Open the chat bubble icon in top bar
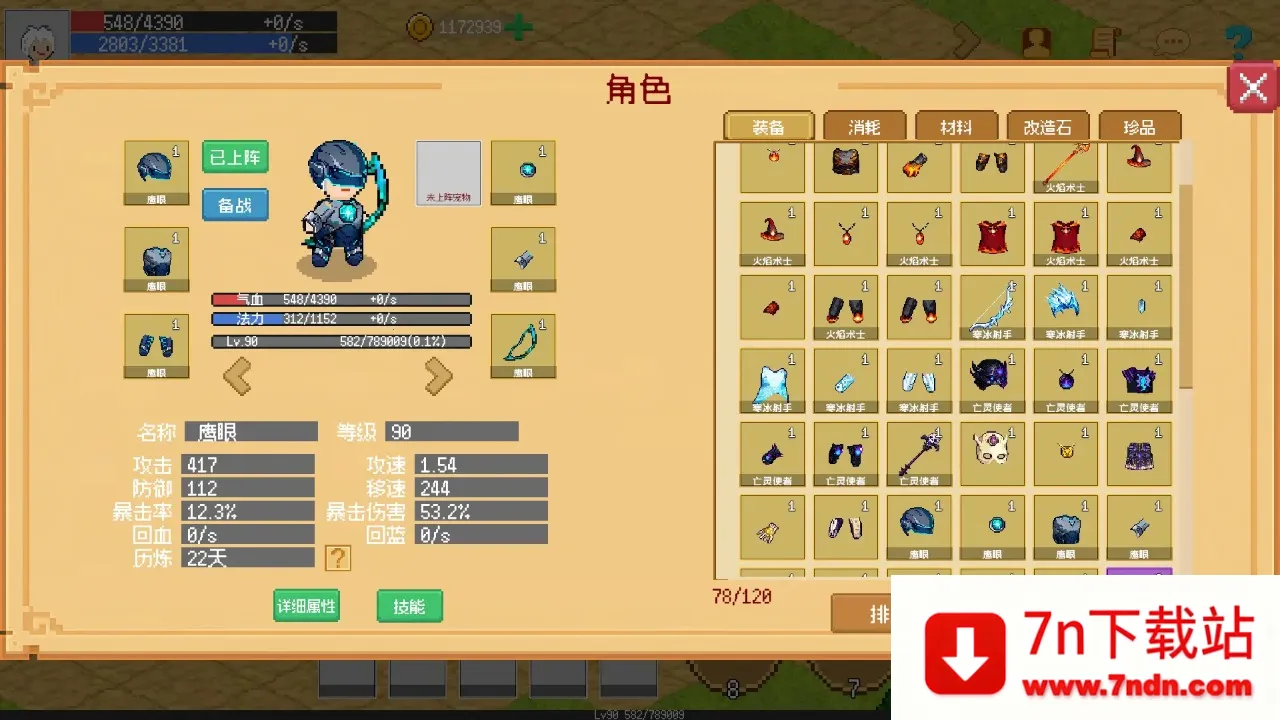 pyautogui.click(x=1173, y=40)
